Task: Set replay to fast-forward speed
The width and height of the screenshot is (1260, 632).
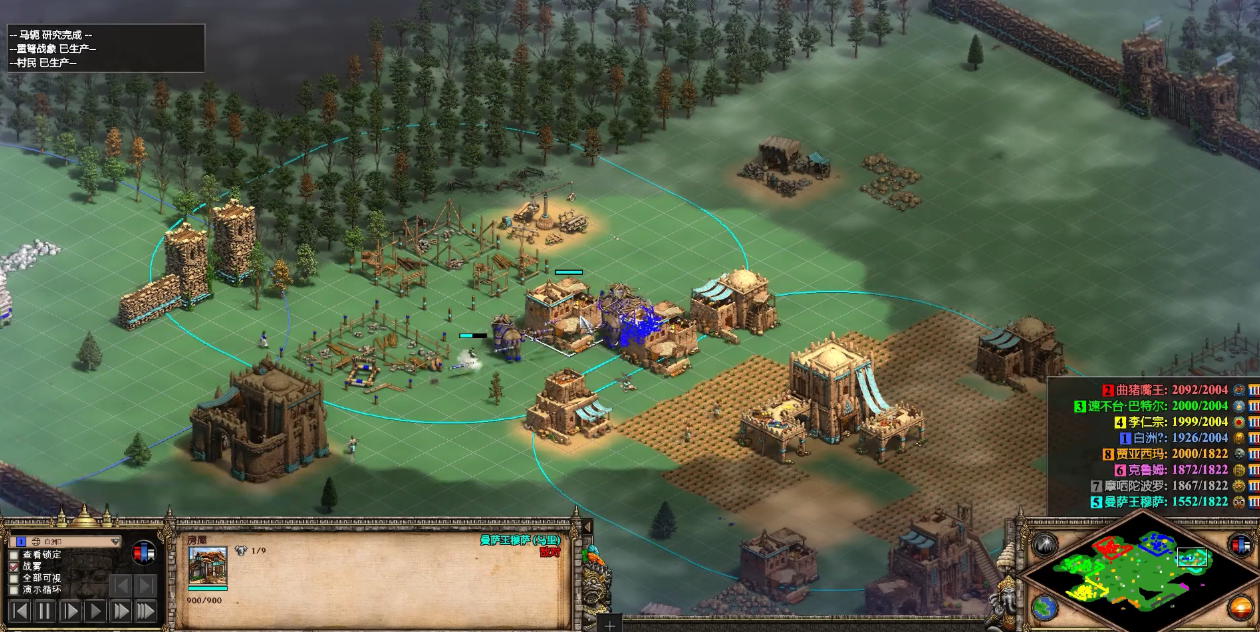Action: click(120, 610)
